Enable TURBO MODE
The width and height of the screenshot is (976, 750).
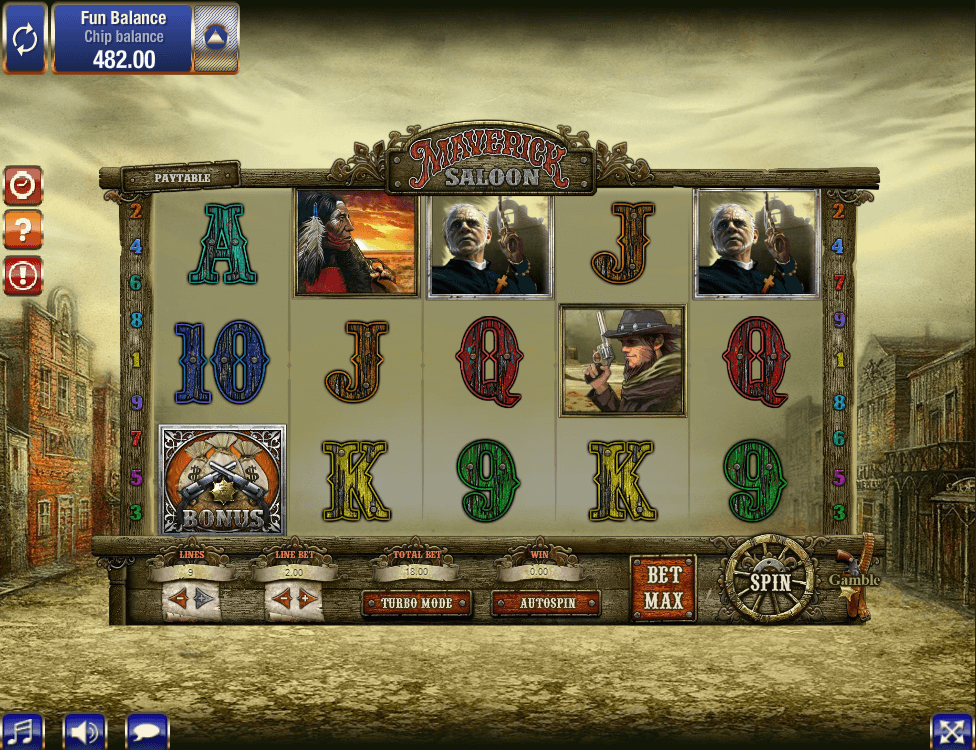(416, 603)
